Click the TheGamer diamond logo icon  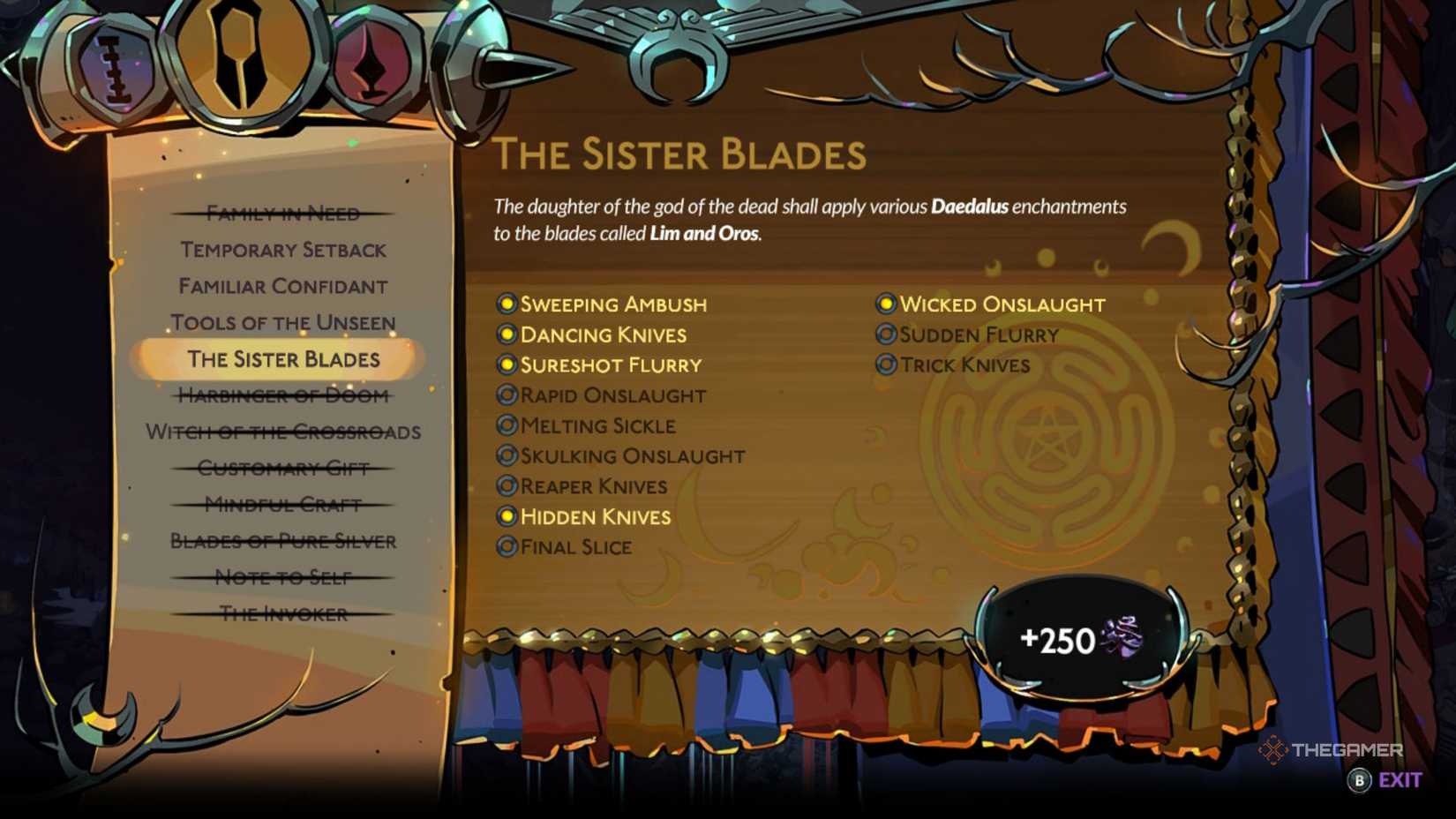[x=1273, y=752]
